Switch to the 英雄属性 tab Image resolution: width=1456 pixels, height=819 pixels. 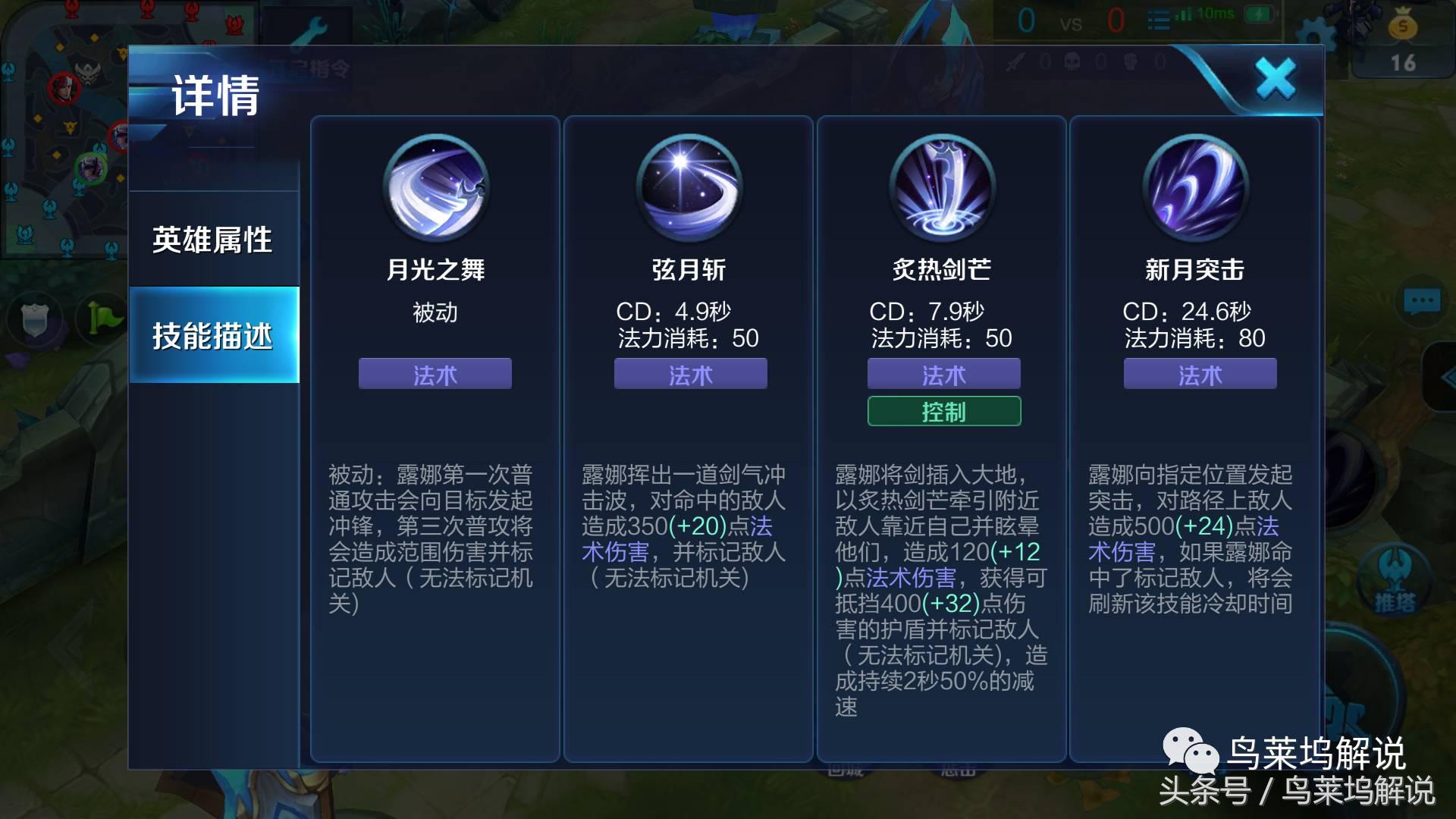click(x=214, y=239)
